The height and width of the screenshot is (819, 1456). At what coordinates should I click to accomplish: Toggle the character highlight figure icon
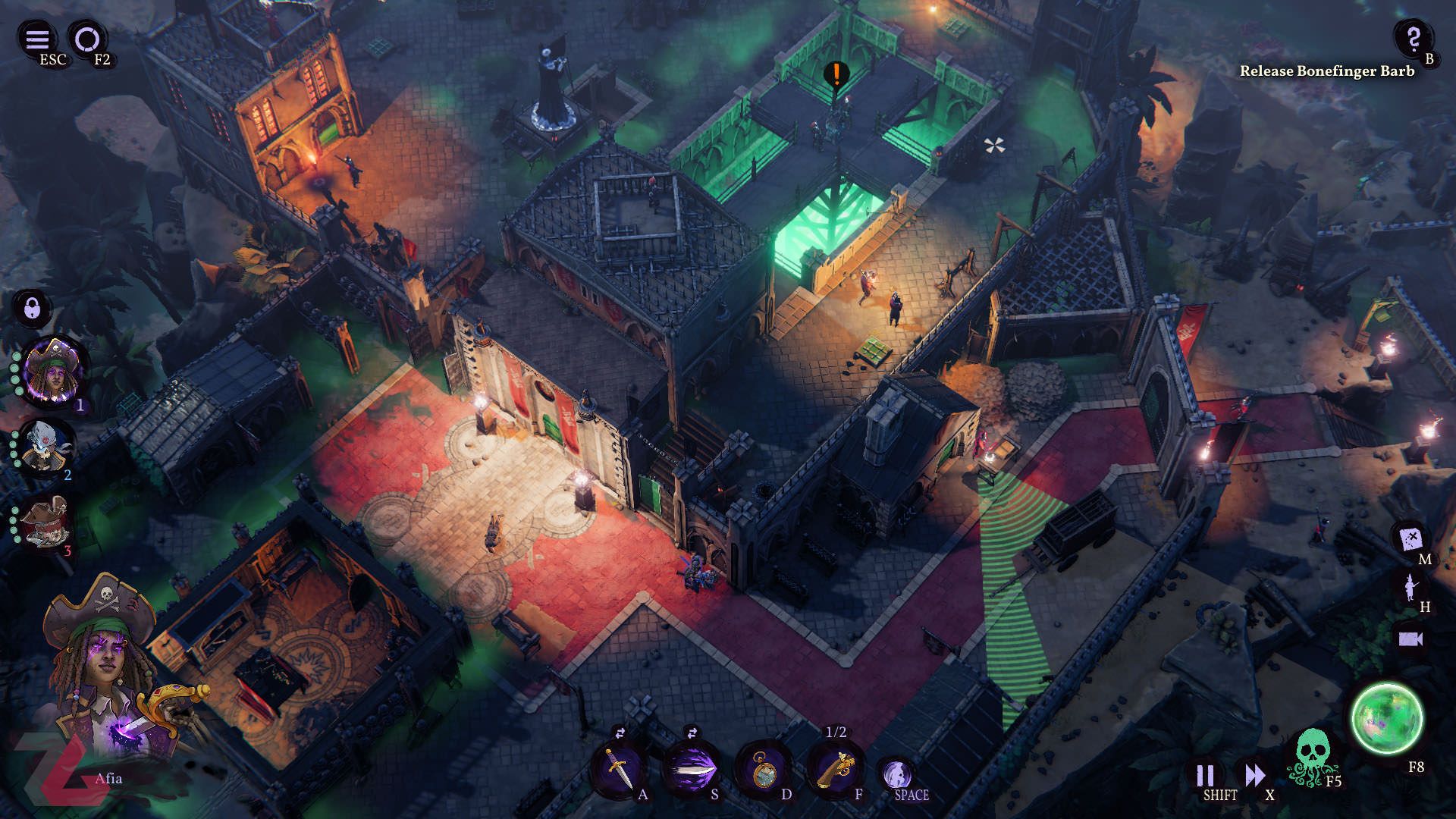pos(1410,586)
